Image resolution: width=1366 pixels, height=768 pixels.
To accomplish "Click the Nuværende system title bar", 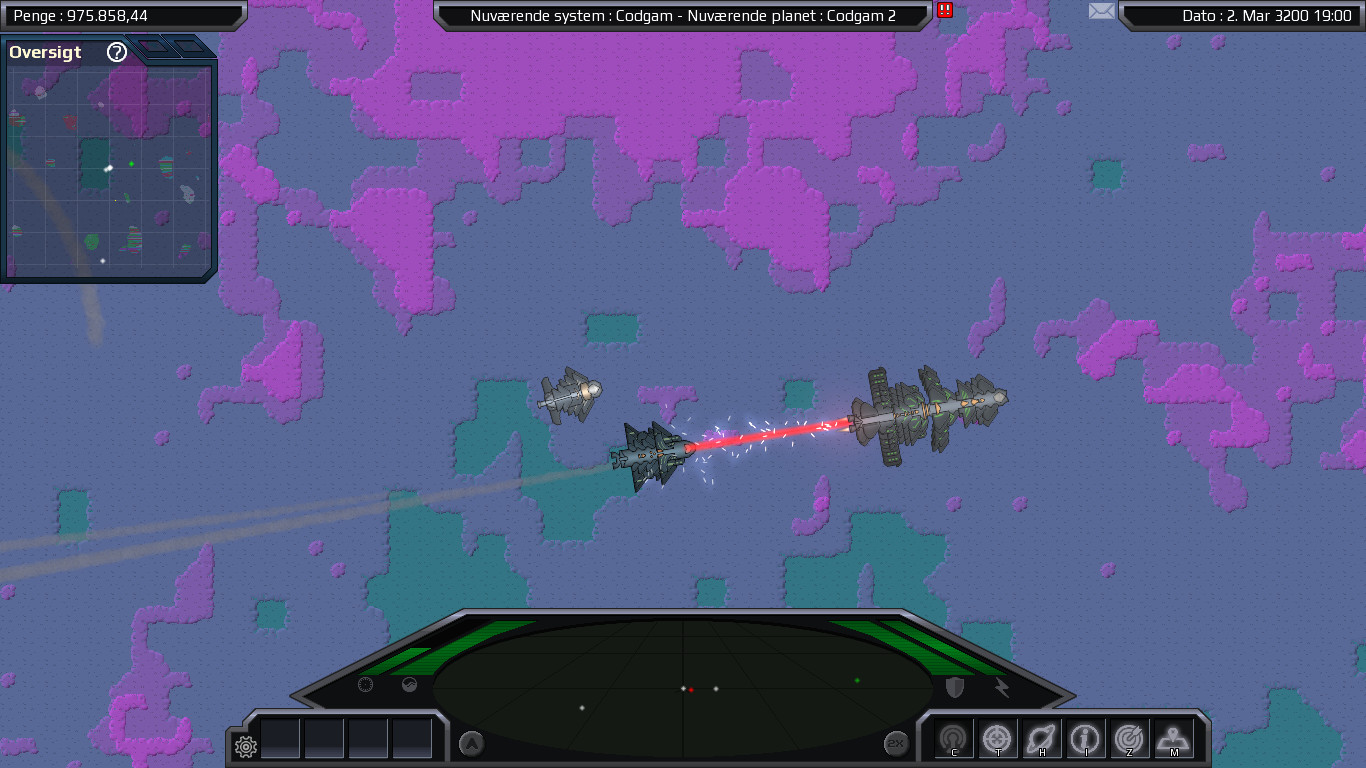I will pos(682,15).
